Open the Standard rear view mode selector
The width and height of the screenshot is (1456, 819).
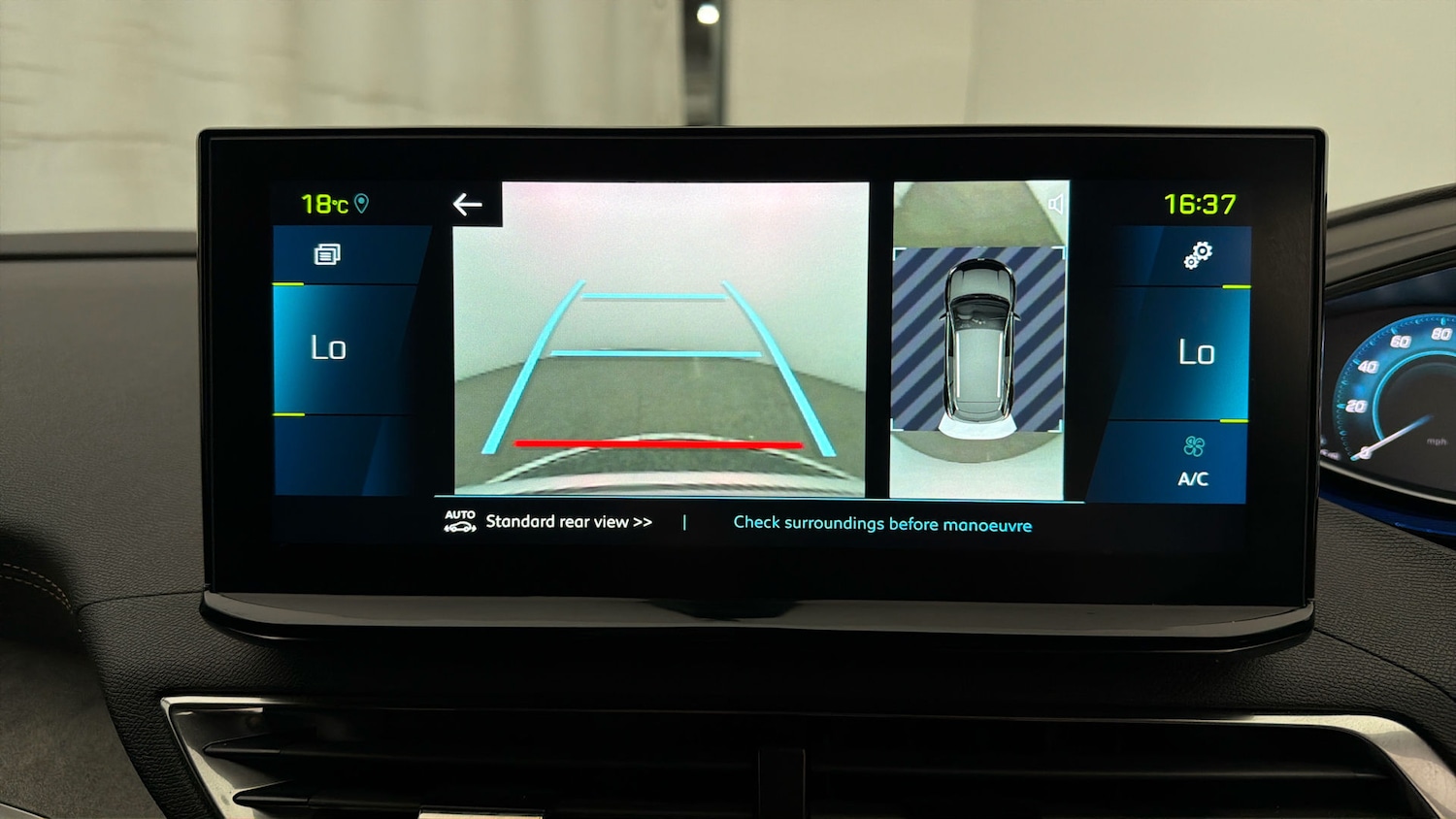pyautogui.click(x=569, y=521)
